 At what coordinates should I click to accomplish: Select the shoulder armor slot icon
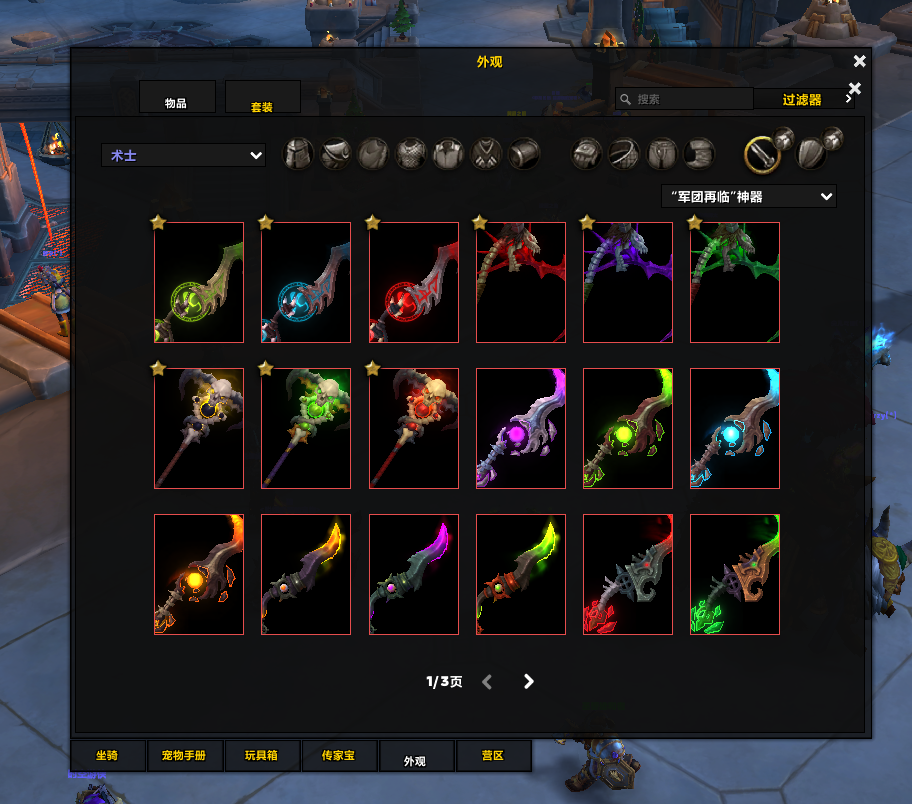(x=336, y=154)
